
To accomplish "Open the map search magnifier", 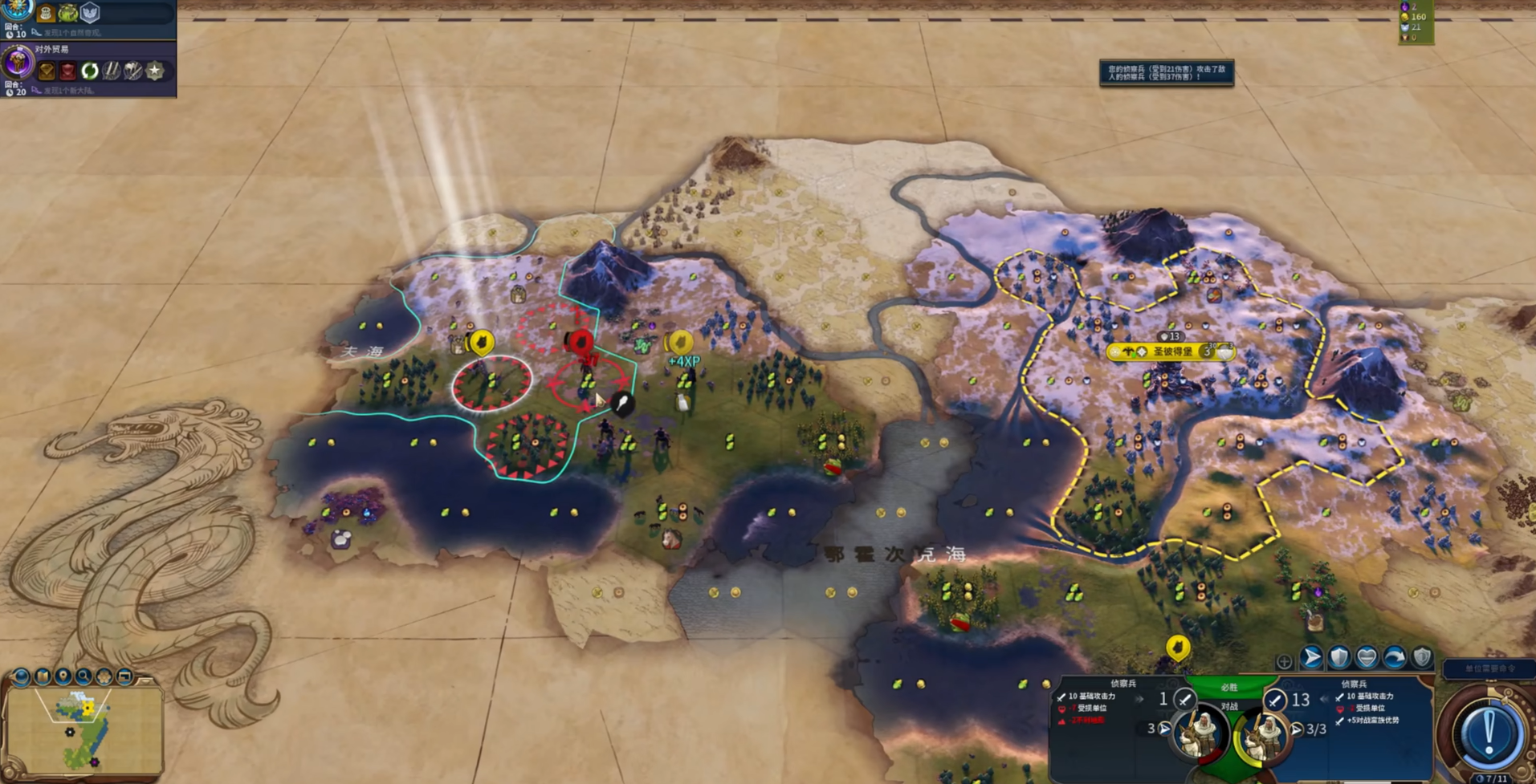I will (x=83, y=677).
